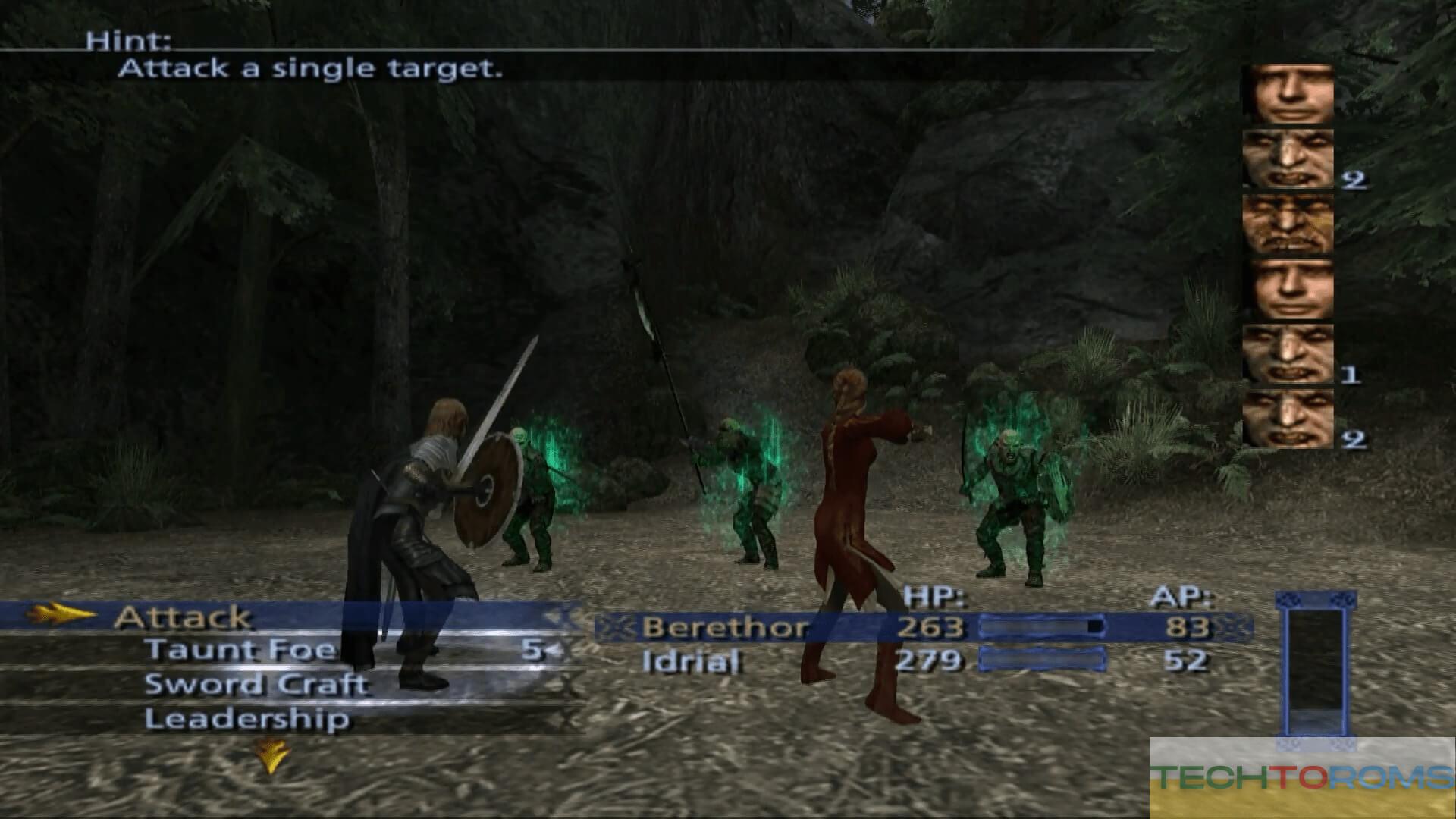The image size is (1456, 819).
Task: Click the TechToRoms watermark logo
Action: pos(1301,777)
